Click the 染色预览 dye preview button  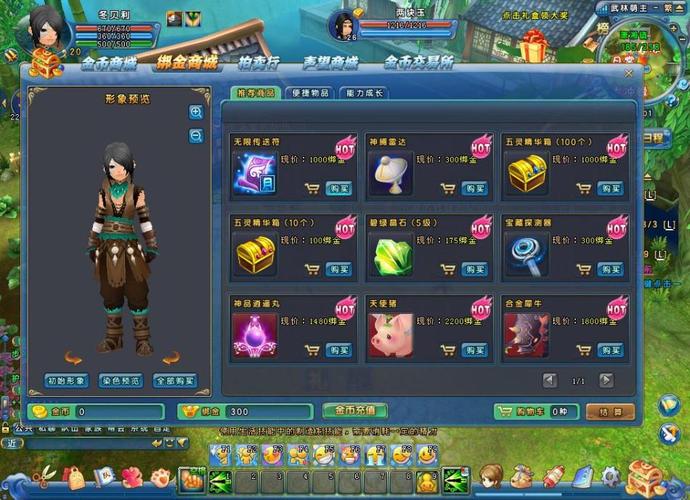[x=121, y=381]
